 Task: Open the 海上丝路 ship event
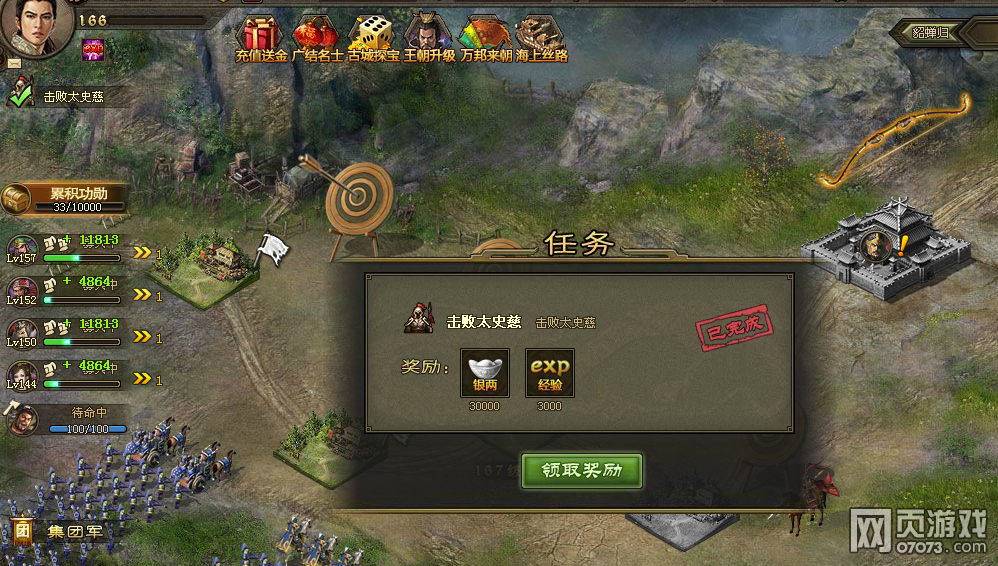[541, 38]
